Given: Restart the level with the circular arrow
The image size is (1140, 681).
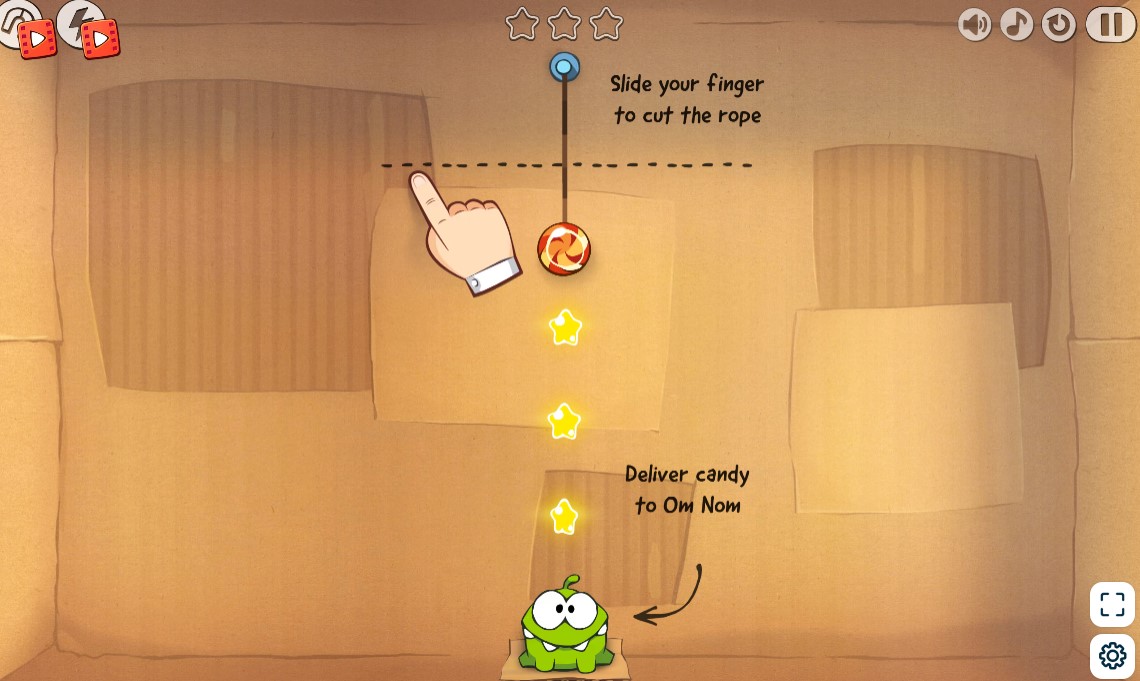Looking at the screenshot, I should click(x=1059, y=24).
